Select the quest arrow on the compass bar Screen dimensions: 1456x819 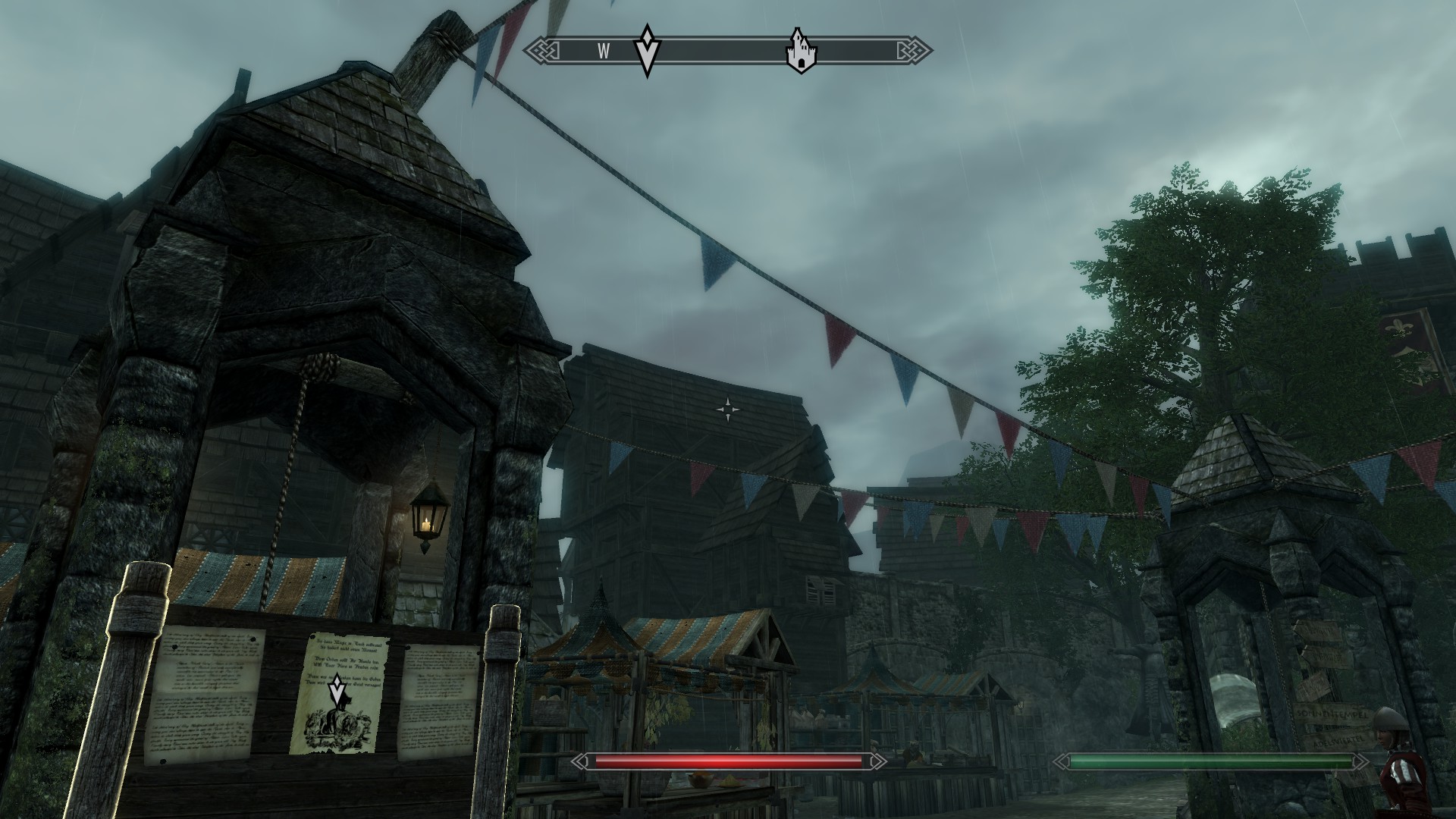(x=647, y=51)
